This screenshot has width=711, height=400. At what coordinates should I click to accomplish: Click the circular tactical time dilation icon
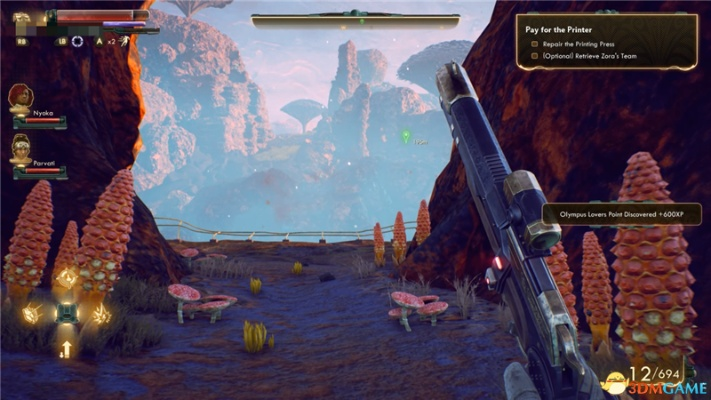click(x=77, y=41)
